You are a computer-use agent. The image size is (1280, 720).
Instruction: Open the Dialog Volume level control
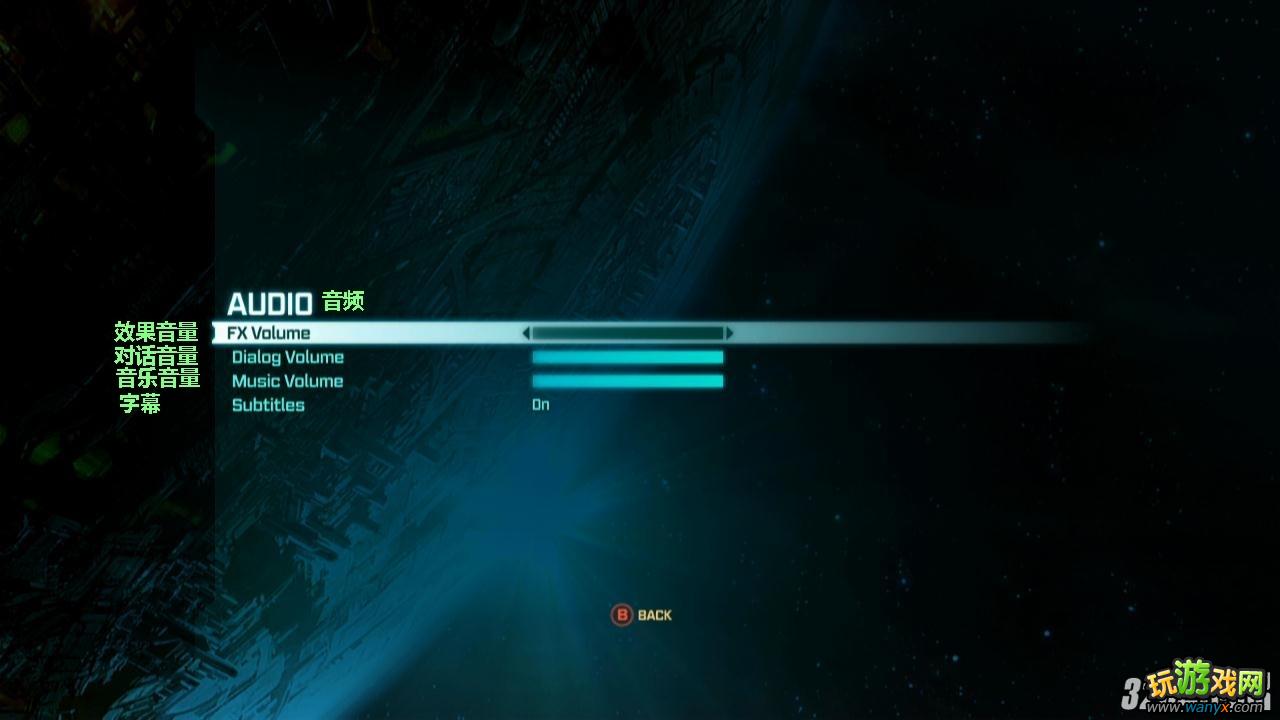point(628,356)
